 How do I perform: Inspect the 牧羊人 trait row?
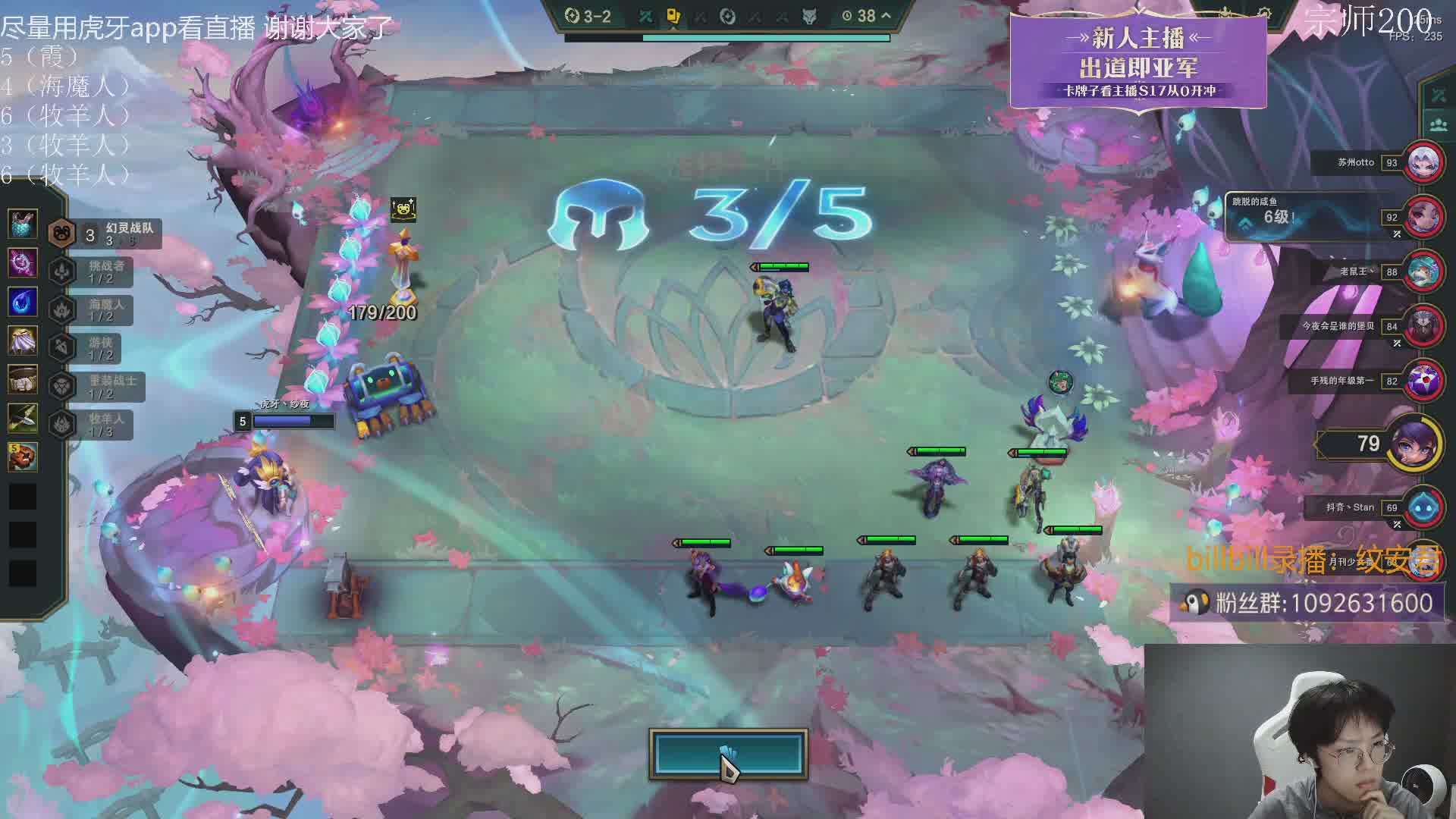click(x=91, y=425)
